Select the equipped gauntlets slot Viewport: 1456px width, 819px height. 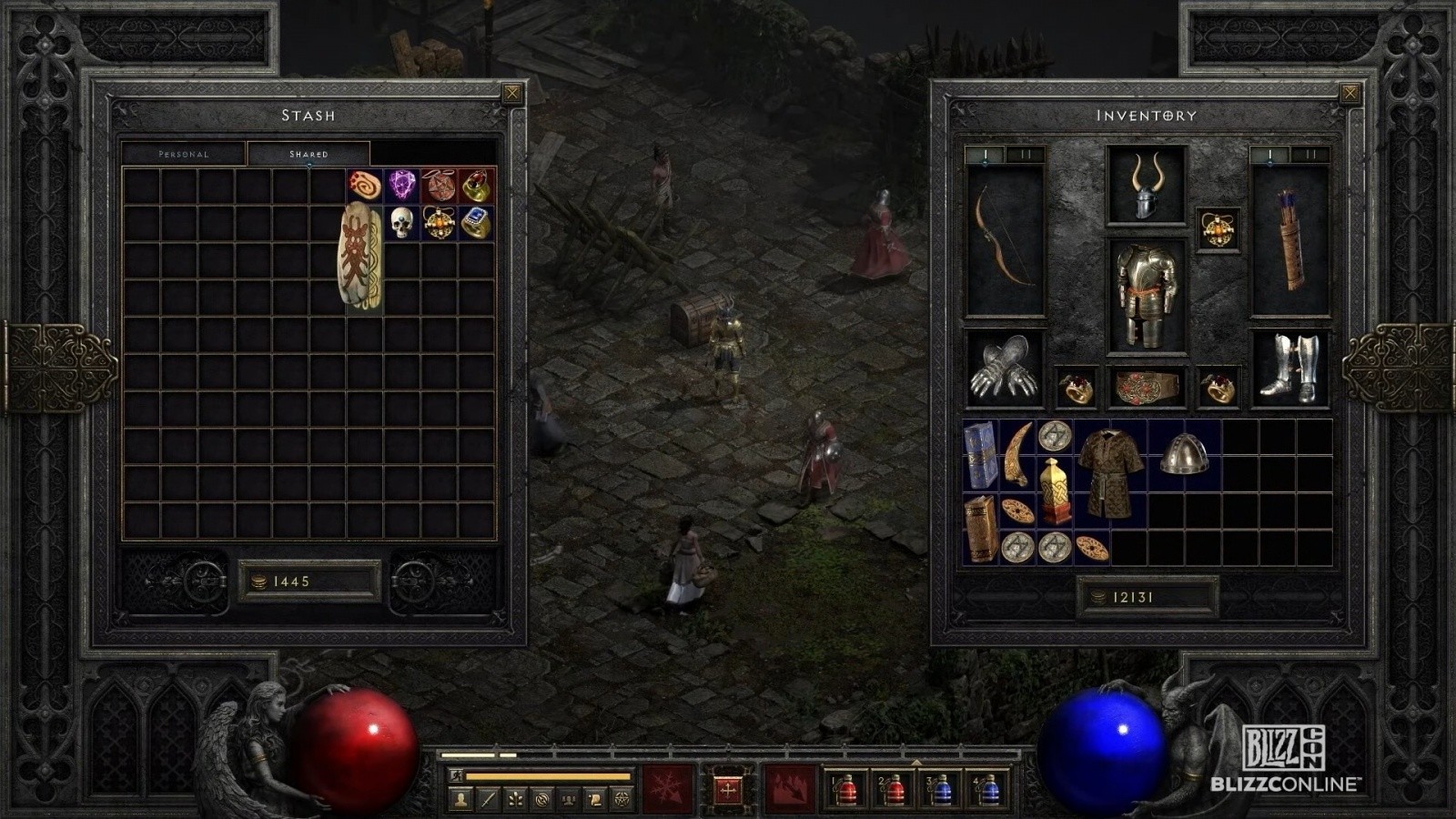pyautogui.click(x=1004, y=368)
